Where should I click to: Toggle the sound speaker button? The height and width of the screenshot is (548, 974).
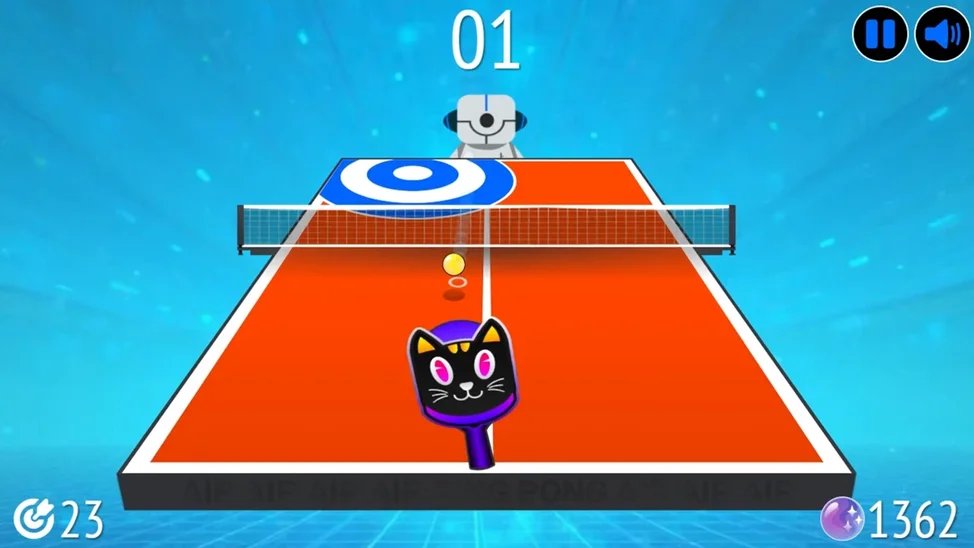(941, 34)
